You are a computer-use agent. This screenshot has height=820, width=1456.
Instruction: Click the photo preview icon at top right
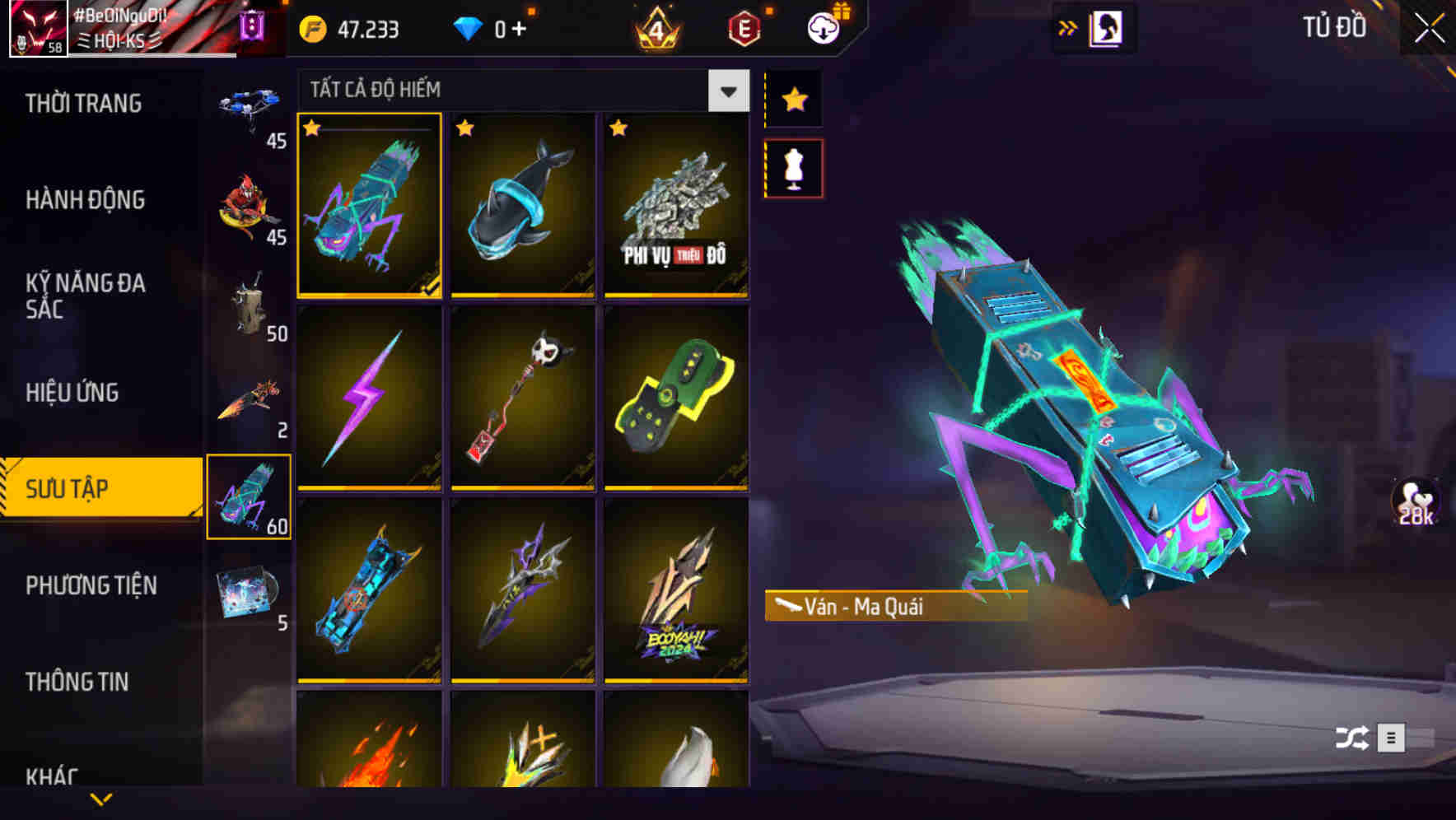1108,27
